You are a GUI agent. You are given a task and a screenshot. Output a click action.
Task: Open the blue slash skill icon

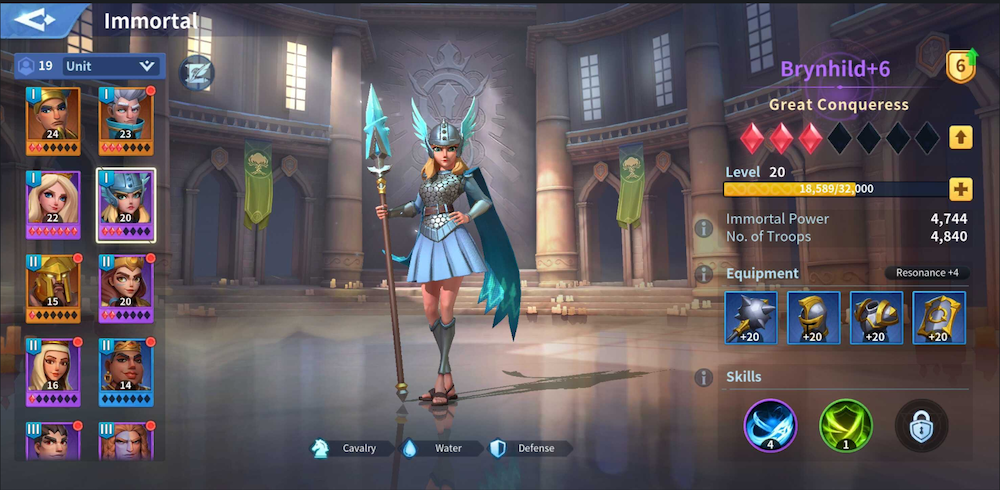point(770,426)
